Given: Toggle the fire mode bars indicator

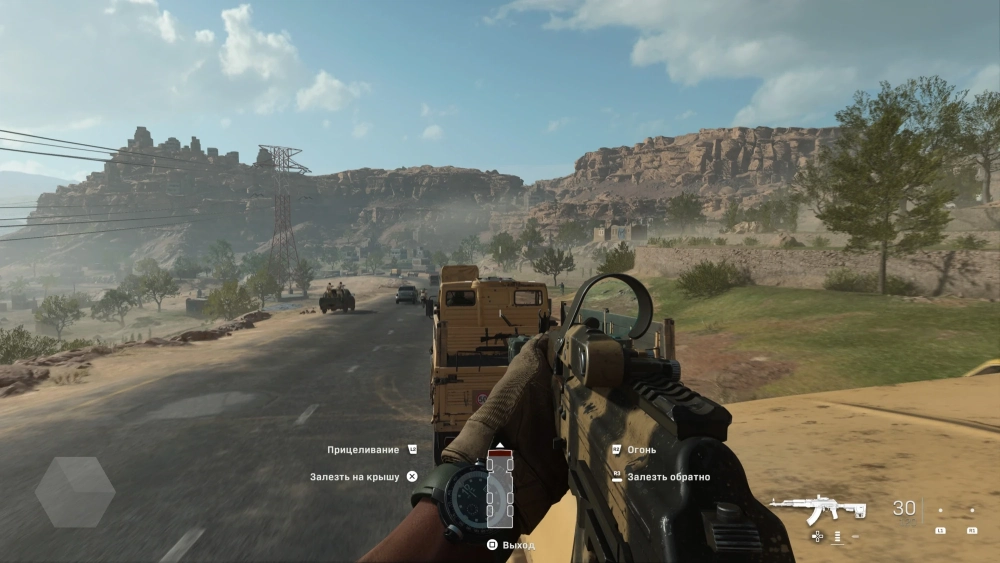Looking at the screenshot, I should point(836,537).
